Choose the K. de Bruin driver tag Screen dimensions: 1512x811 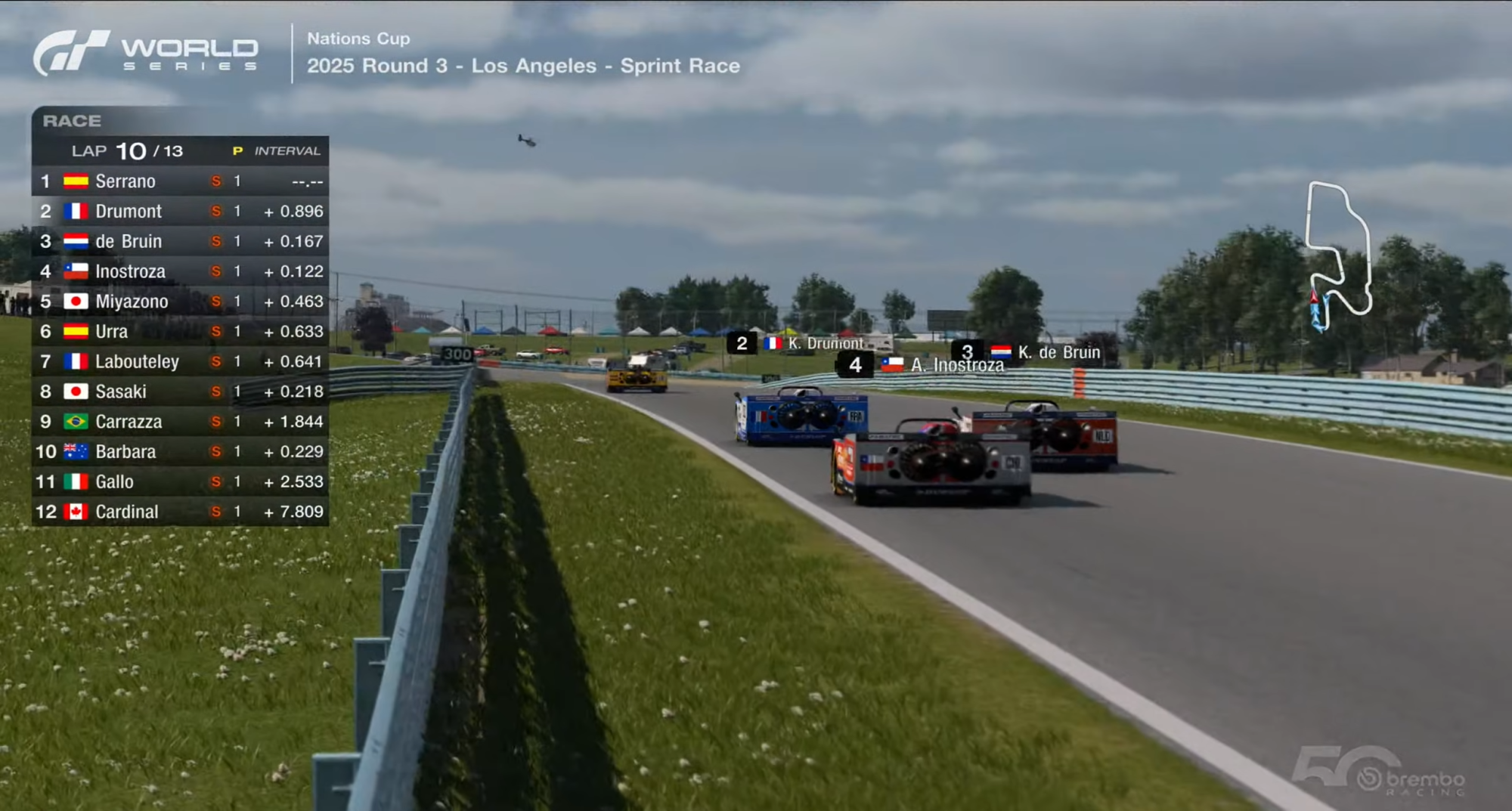coord(1027,352)
